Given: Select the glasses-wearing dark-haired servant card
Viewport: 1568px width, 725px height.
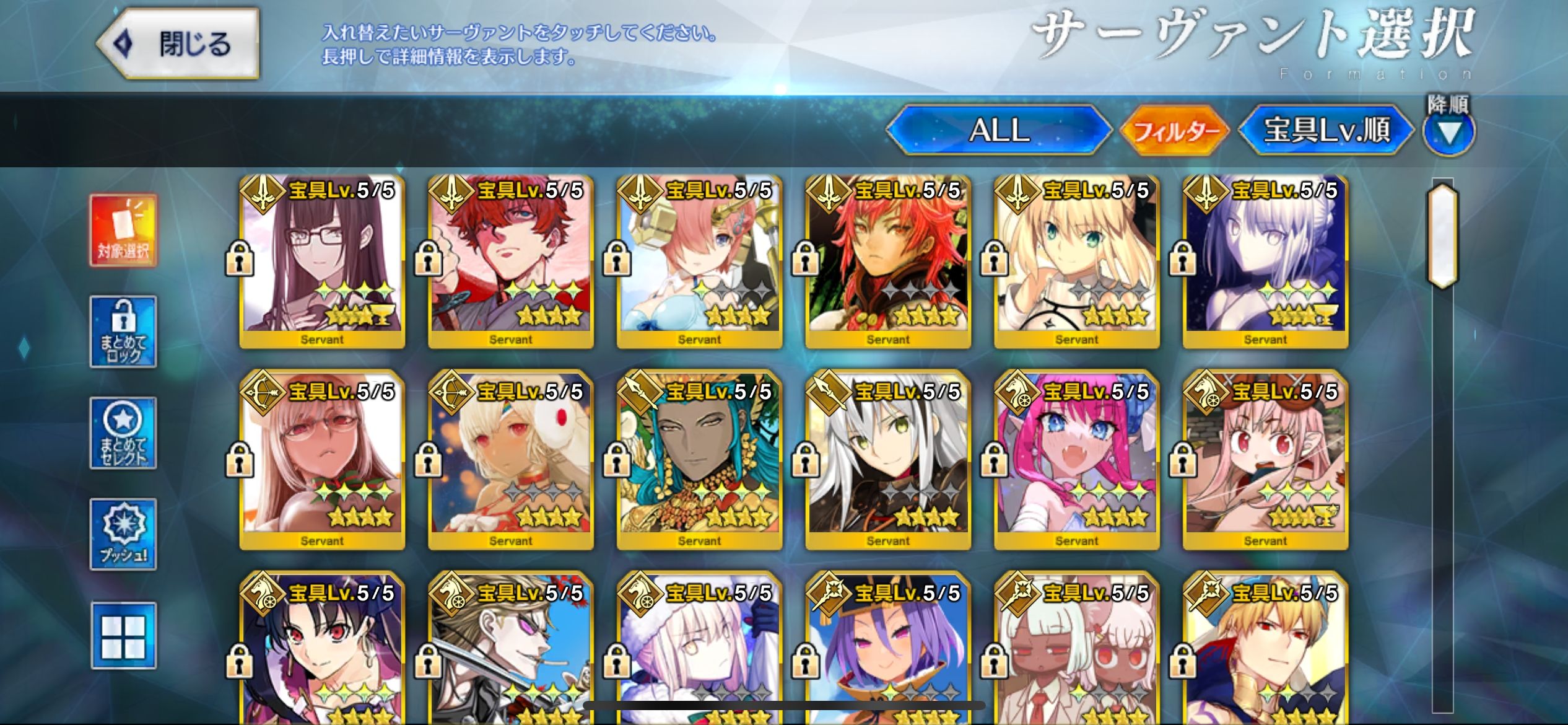Looking at the screenshot, I should coord(322,261).
